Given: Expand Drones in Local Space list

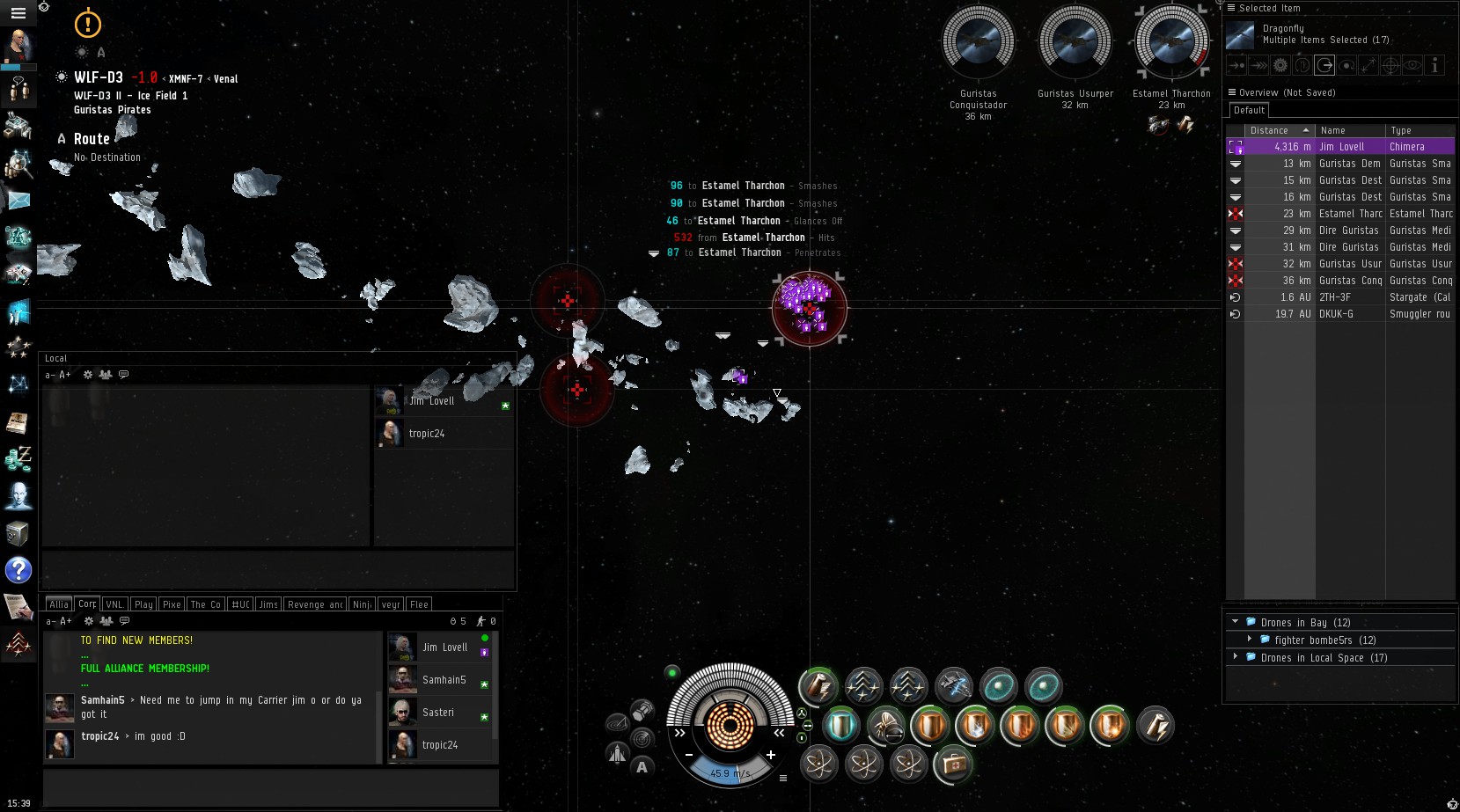Looking at the screenshot, I should coord(1236,657).
